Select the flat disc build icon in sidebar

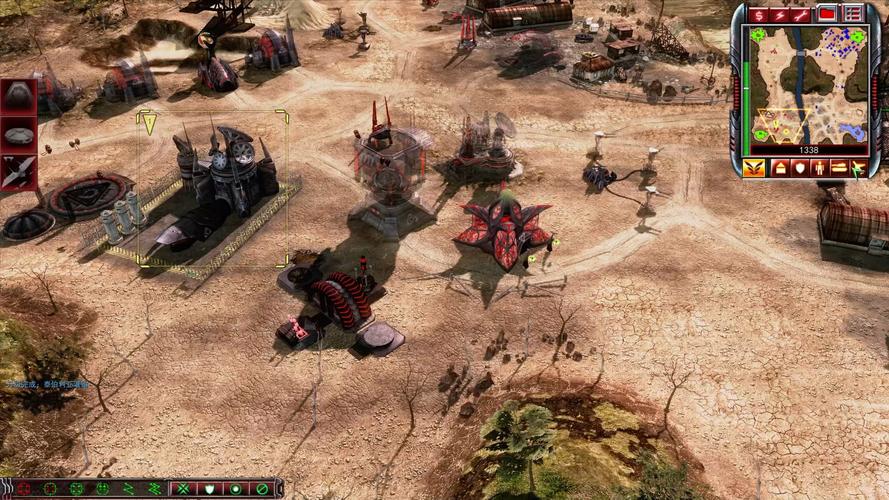[18, 133]
